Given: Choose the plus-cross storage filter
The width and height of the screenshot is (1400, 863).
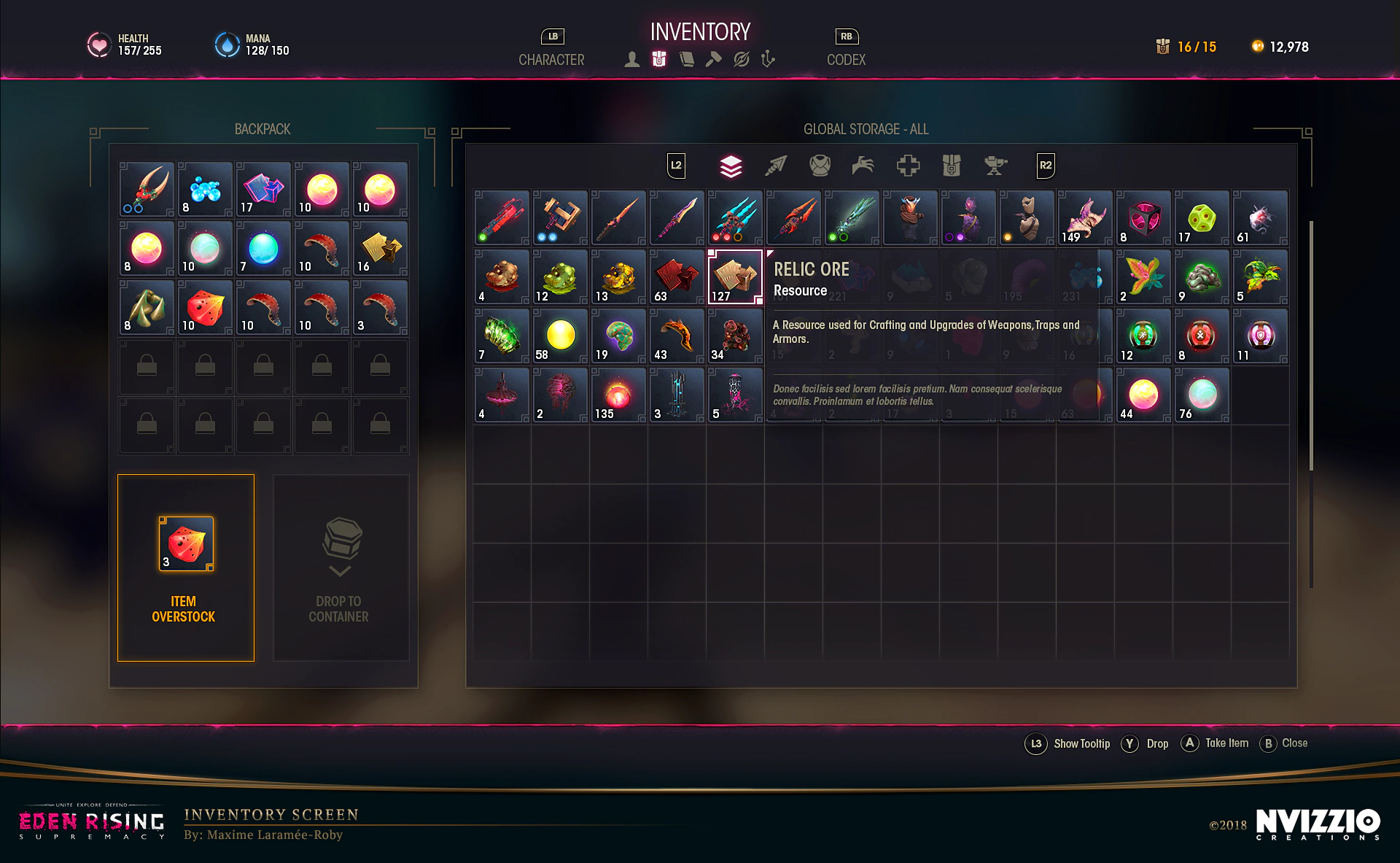Looking at the screenshot, I should click(908, 166).
